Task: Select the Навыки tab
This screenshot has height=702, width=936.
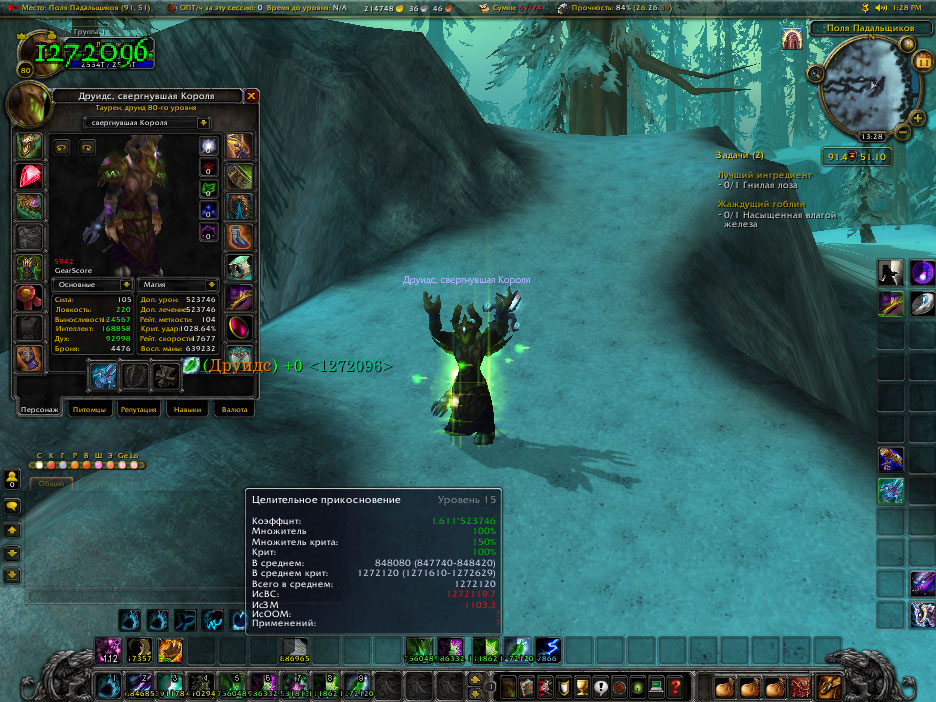Action: [x=188, y=409]
